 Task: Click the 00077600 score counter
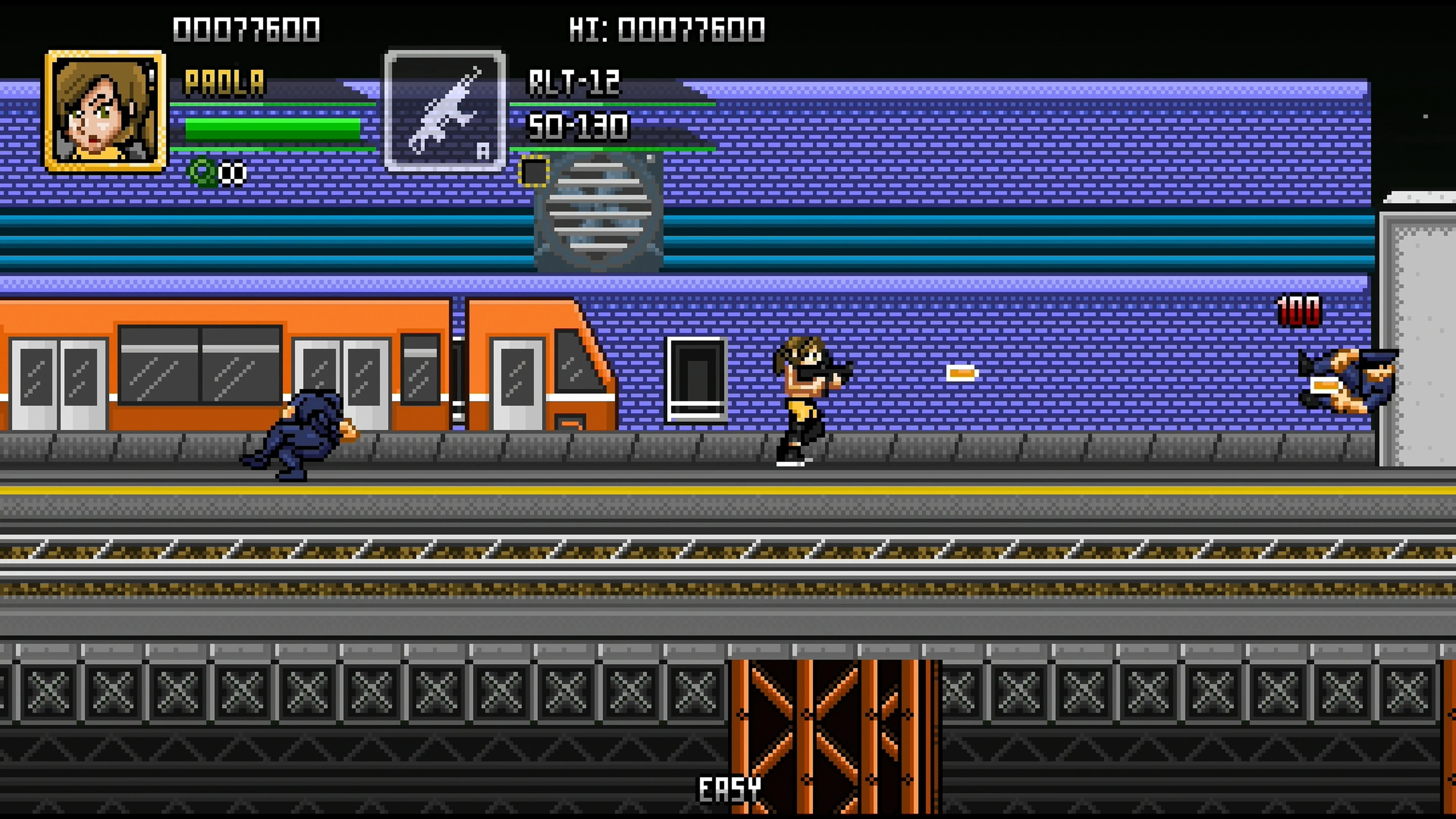click(247, 27)
